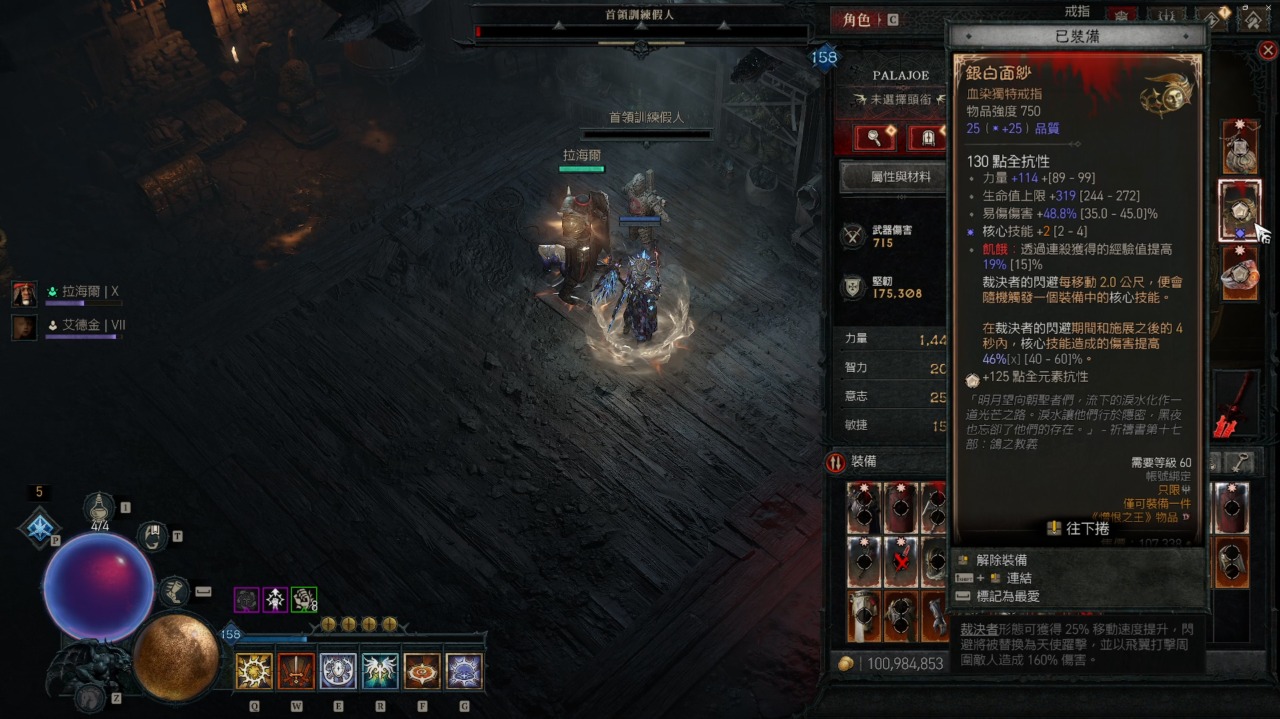This screenshot has width=1280, height=719.
Task: Cast the shield aura skill on E
Action: point(338,671)
